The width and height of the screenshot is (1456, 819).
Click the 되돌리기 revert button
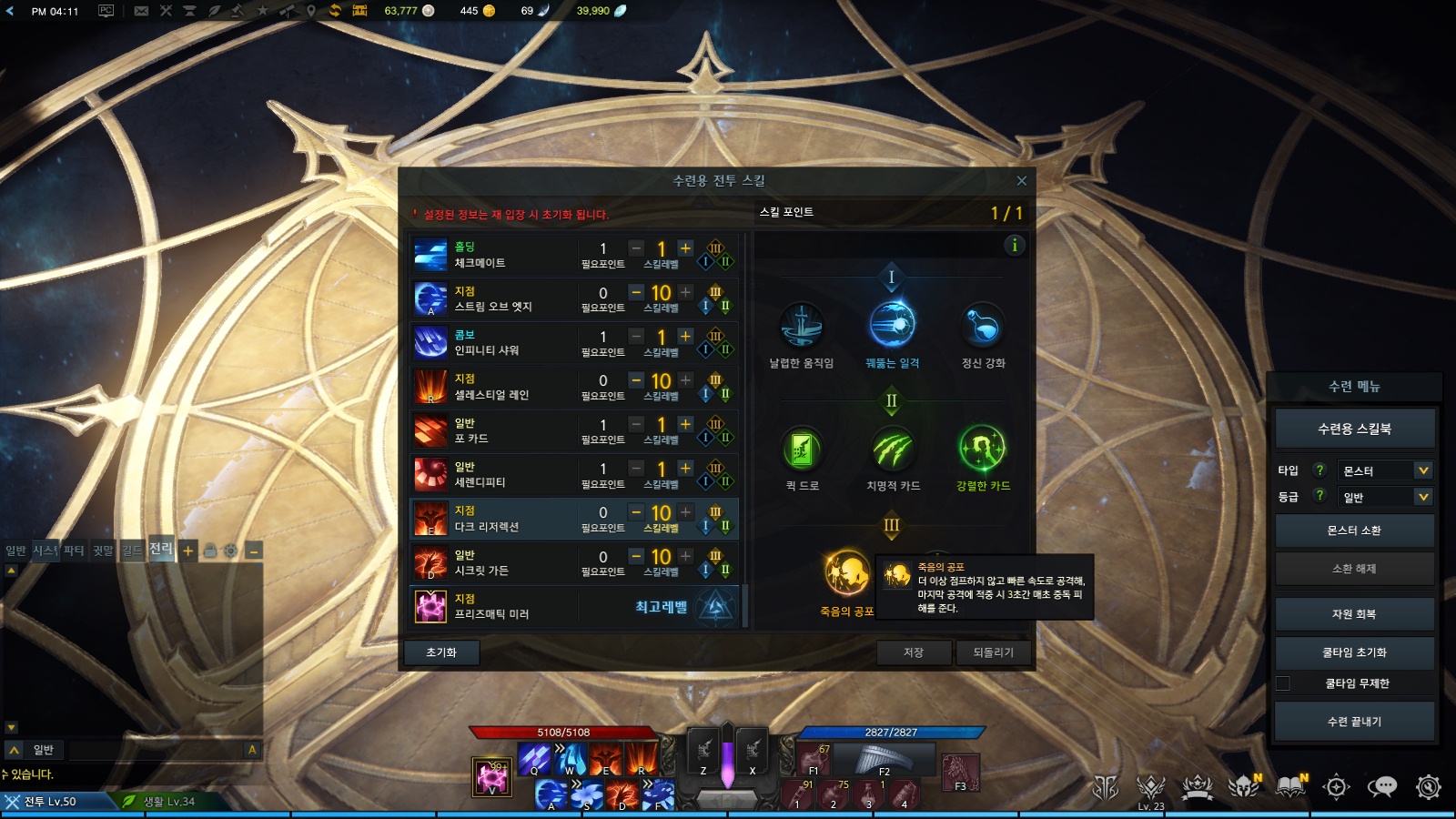tap(993, 652)
